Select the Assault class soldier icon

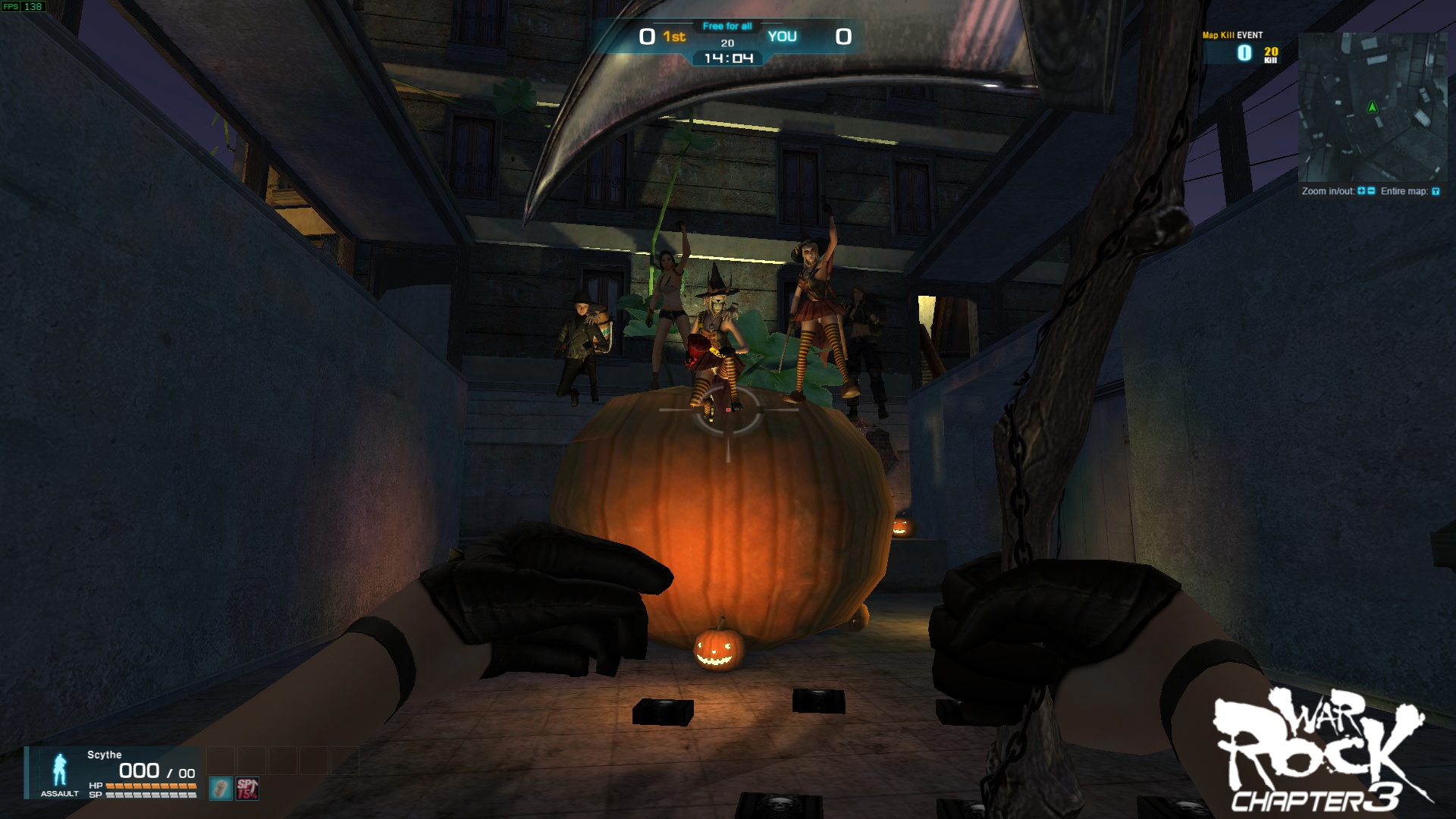coord(59,770)
